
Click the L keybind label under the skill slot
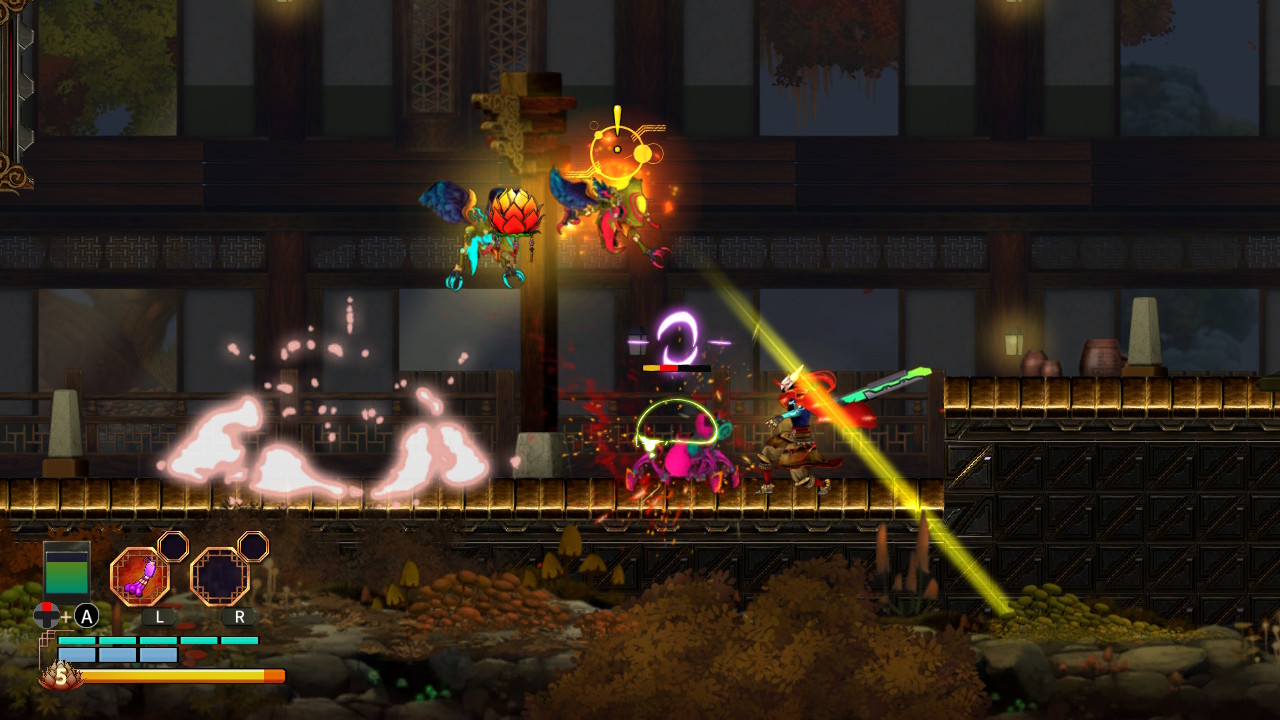click(x=159, y=616)
